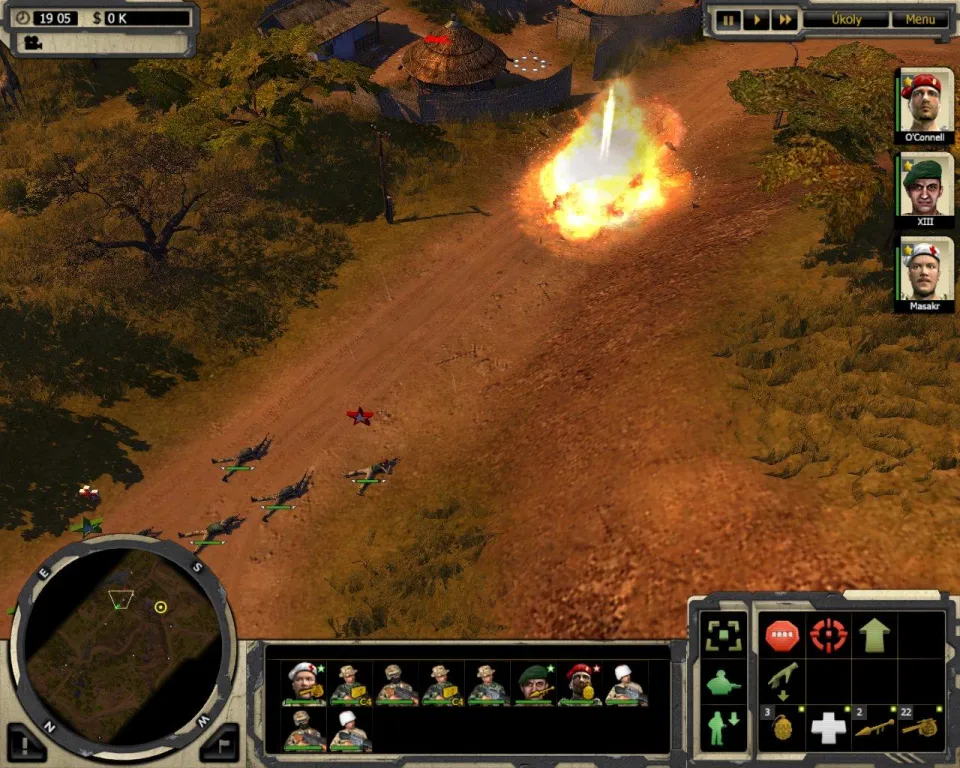Select the green beret unit portrait
Screen dimensions: 960x768
pyautogui.click(x=535, y=685)
